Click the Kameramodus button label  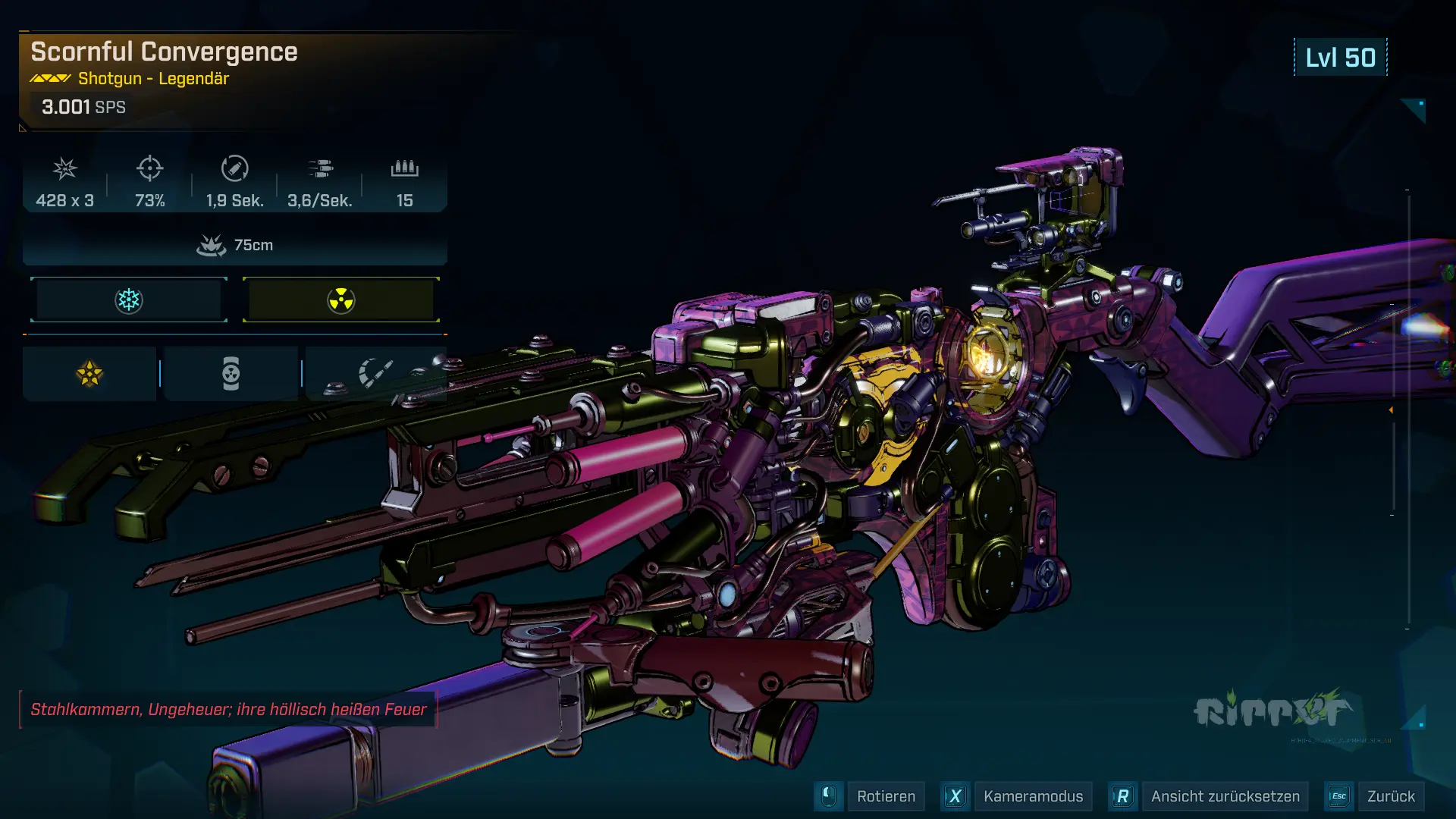pyautogui.click(x=1033, y=796)
